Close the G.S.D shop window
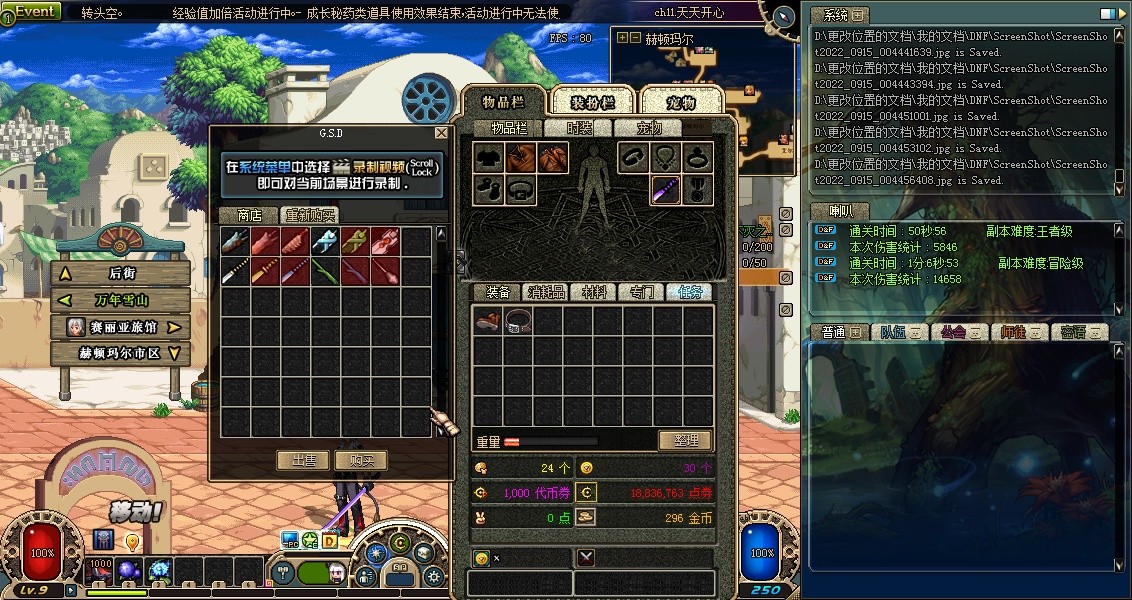The width and height of the screenshot is (1132, 600). pos(441,132)
